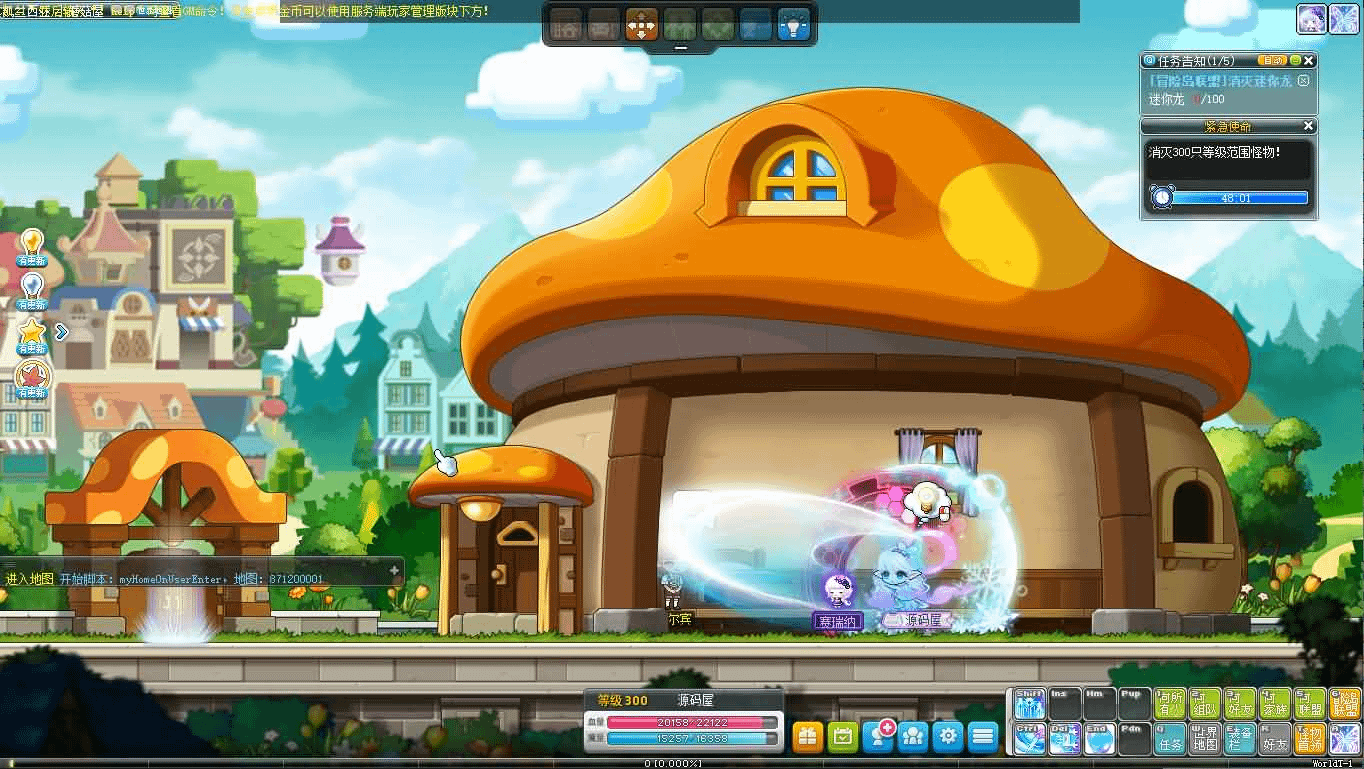Open the green calendar event button

click(x=843, y=736)
